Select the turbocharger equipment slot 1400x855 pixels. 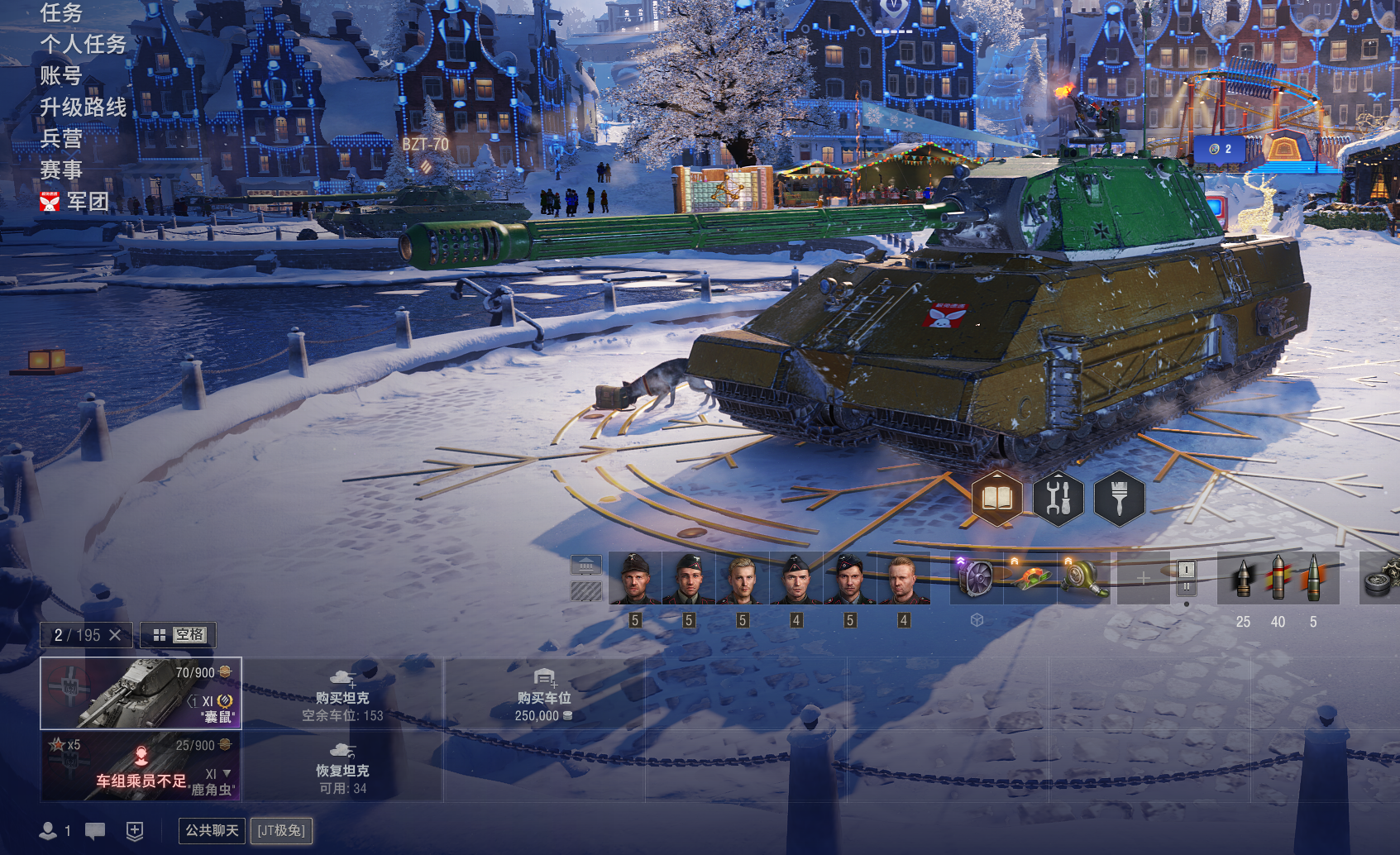[x=1084, y=577]
